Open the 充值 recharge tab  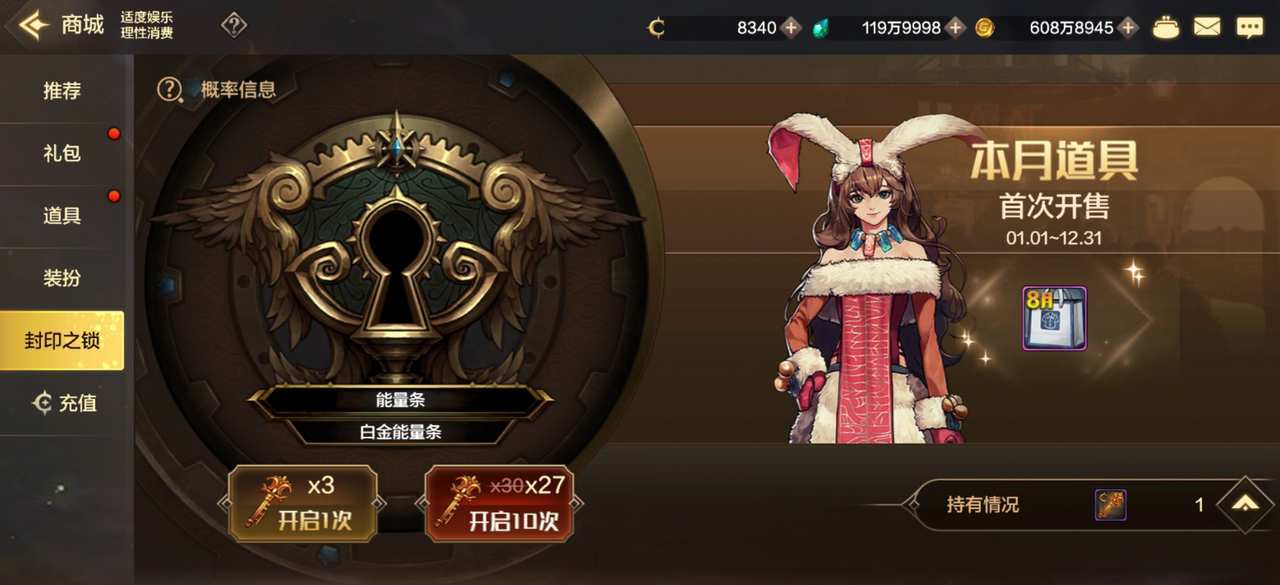[x=65, y=403]
